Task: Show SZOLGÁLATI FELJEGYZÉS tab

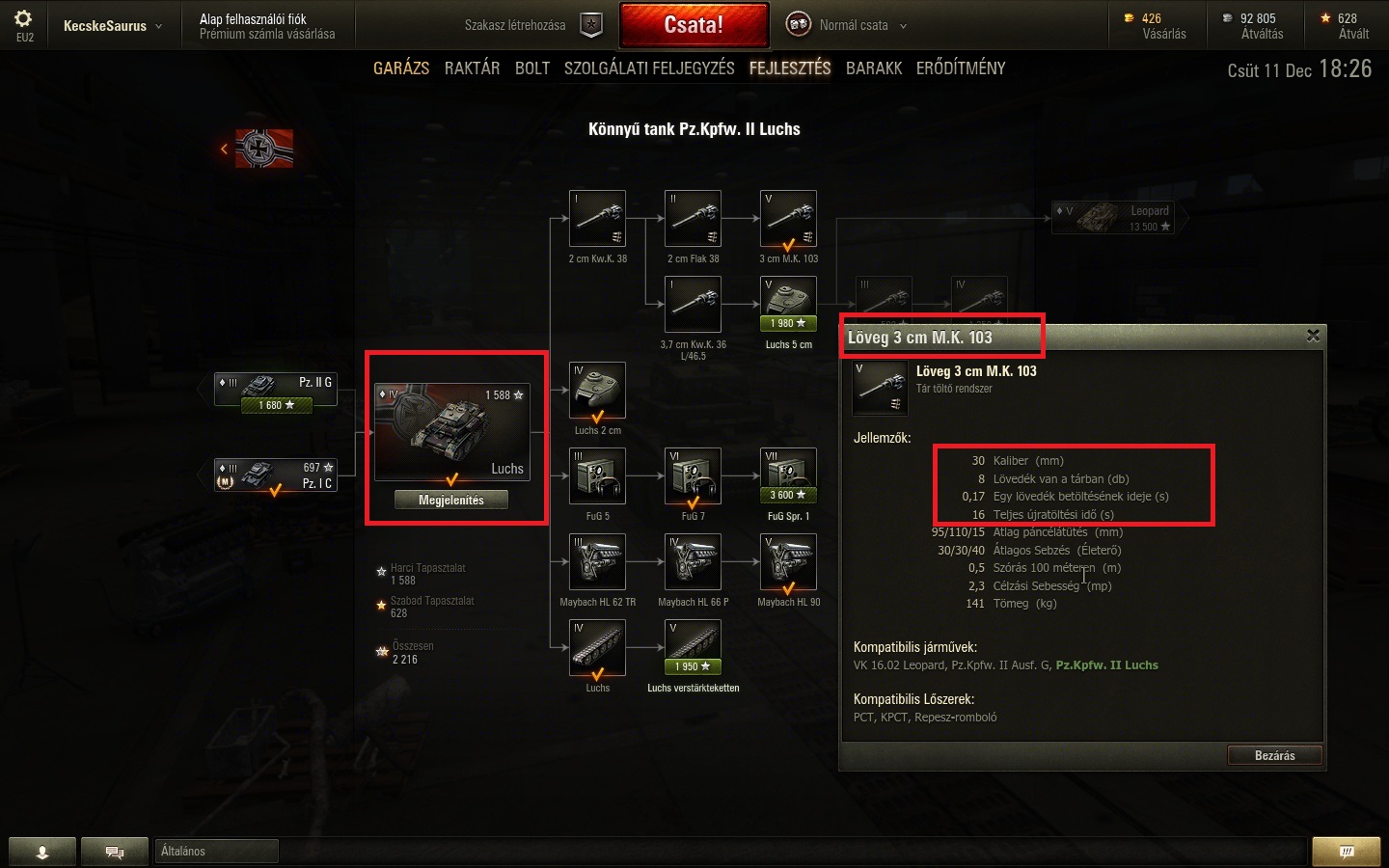Action: pyautogui.click(x=649, y=68)
